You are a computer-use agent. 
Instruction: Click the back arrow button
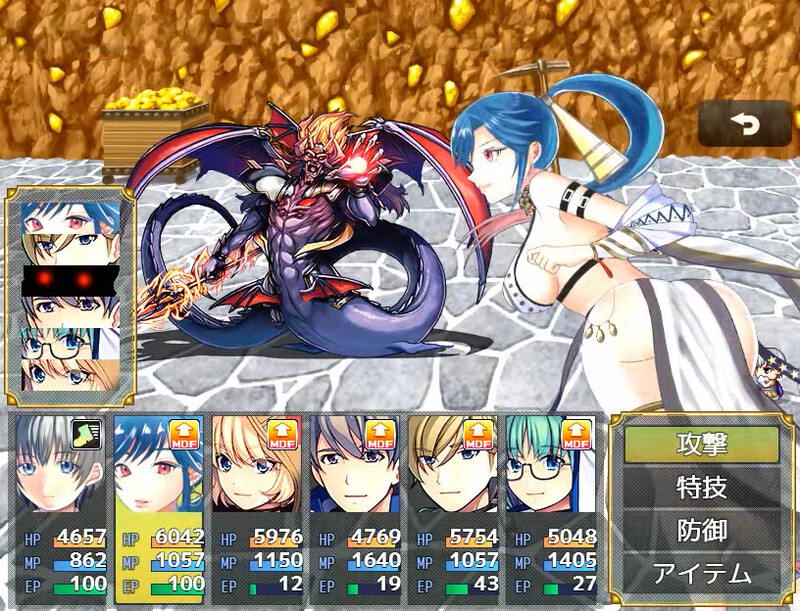click(x=744, y=124)
